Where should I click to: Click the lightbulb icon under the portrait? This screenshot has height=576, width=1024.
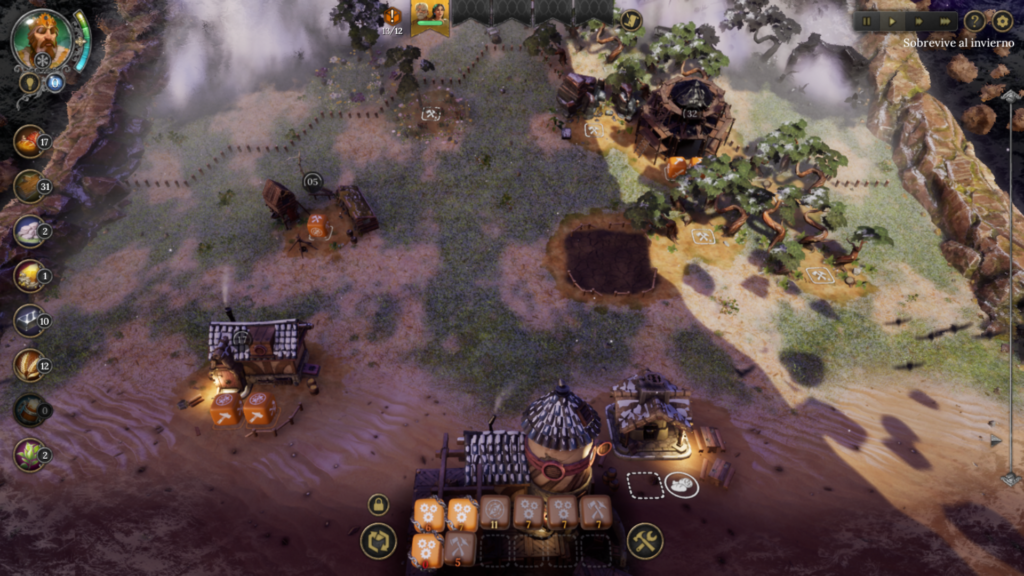click(x=29, y=82)
